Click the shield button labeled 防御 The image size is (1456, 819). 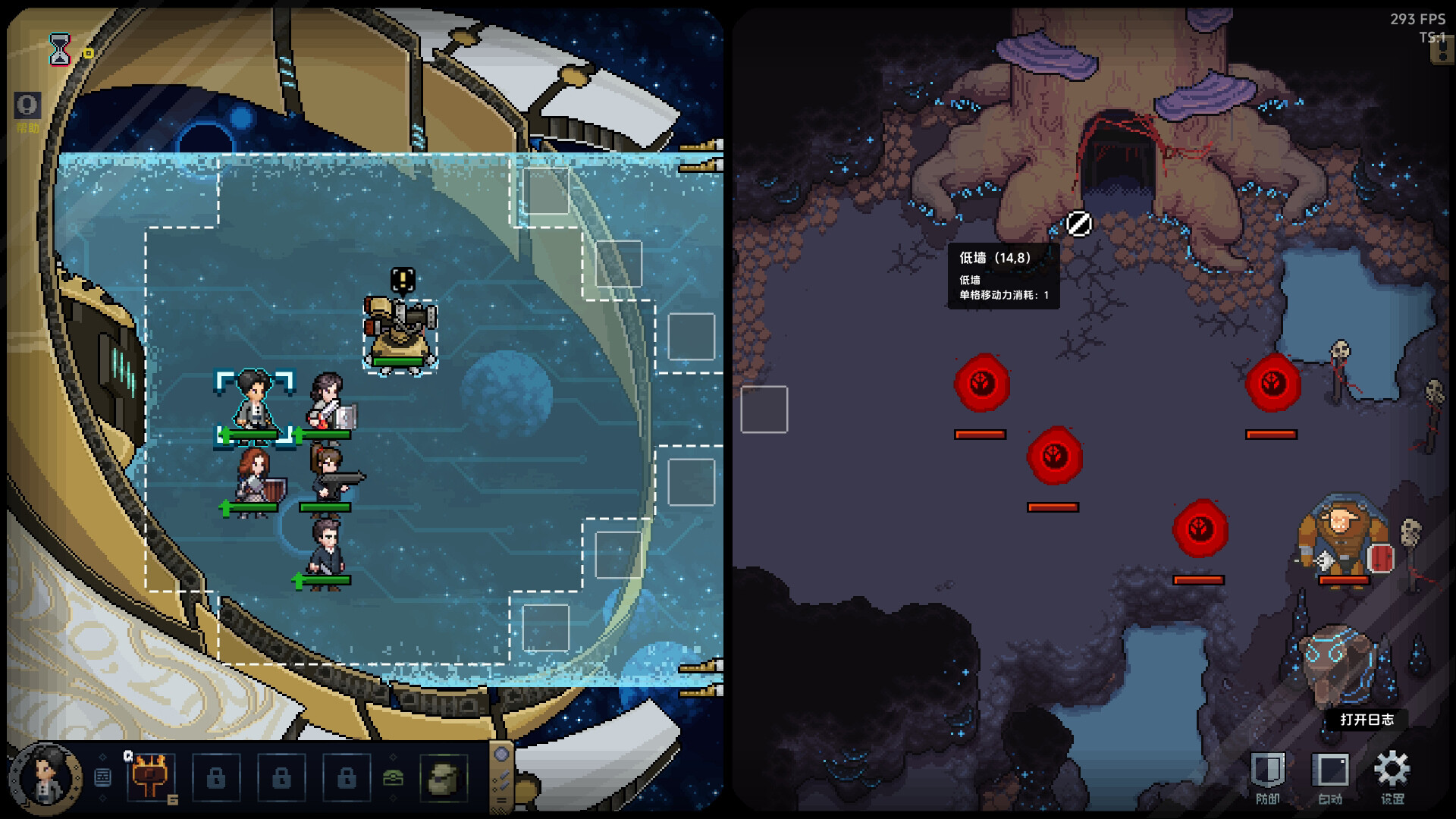tap(1268, 767)
